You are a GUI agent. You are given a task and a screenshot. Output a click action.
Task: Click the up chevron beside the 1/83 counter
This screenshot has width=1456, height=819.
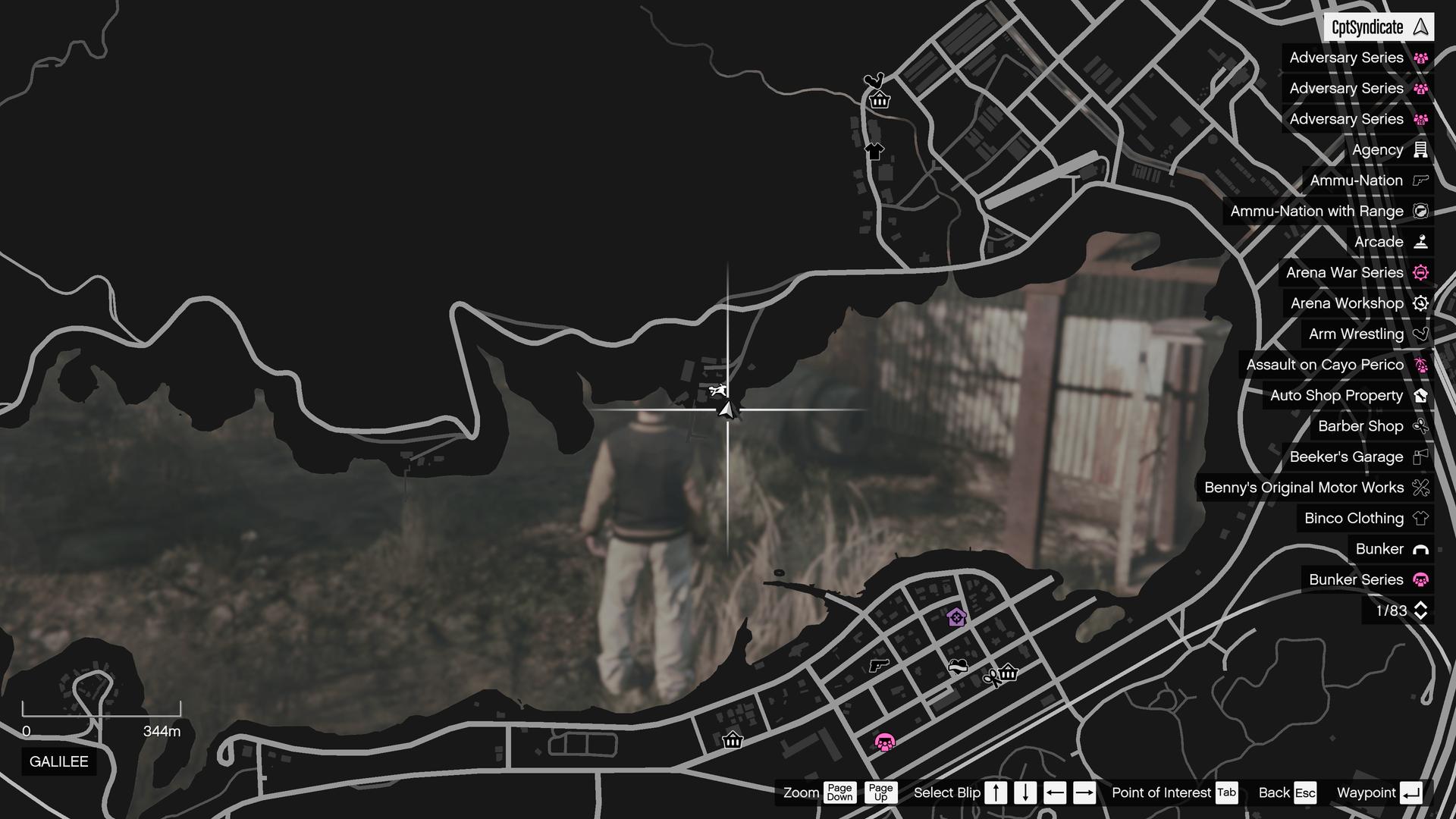click(1421, 606)
